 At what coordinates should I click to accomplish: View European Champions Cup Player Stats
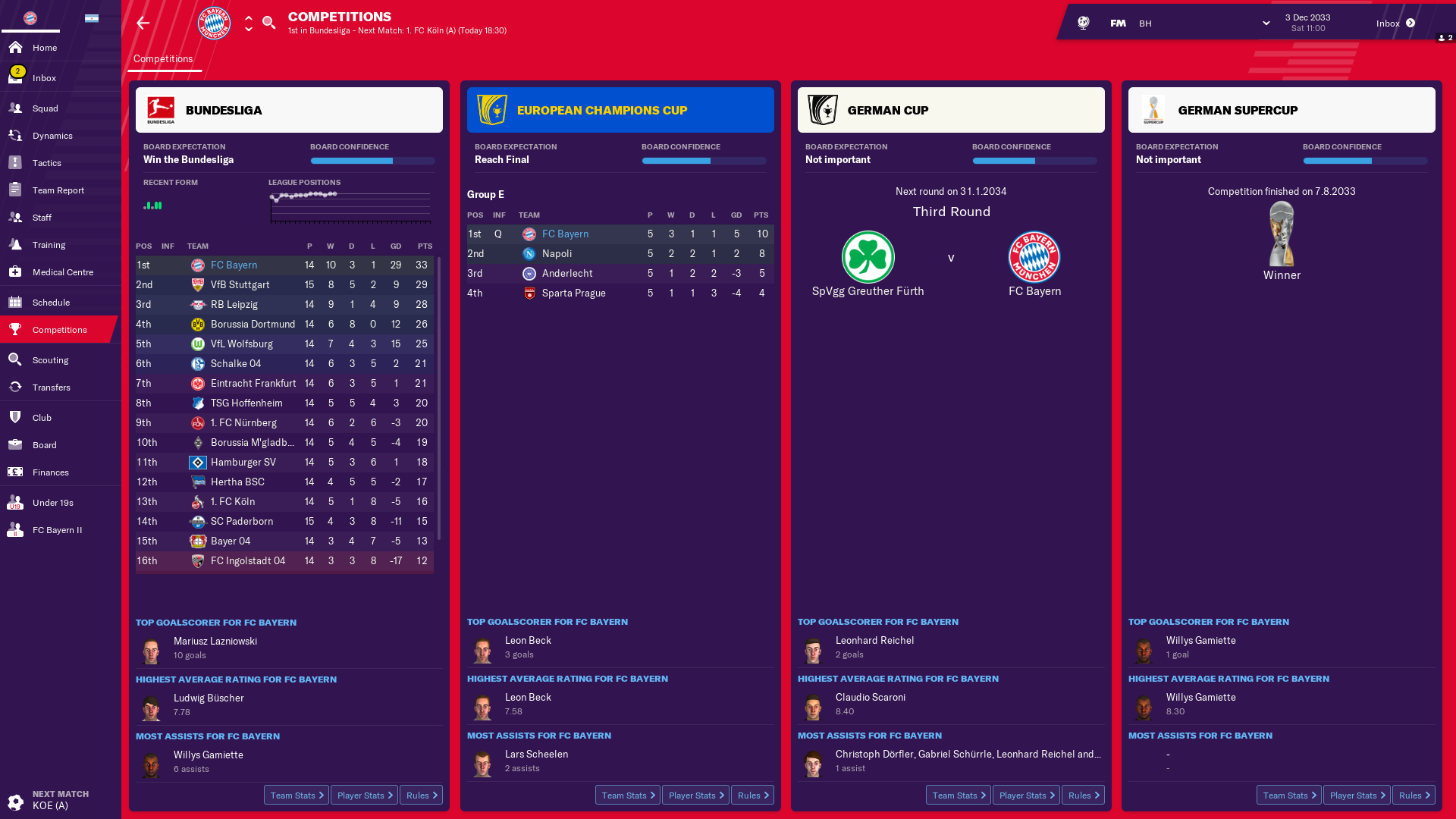695,795
